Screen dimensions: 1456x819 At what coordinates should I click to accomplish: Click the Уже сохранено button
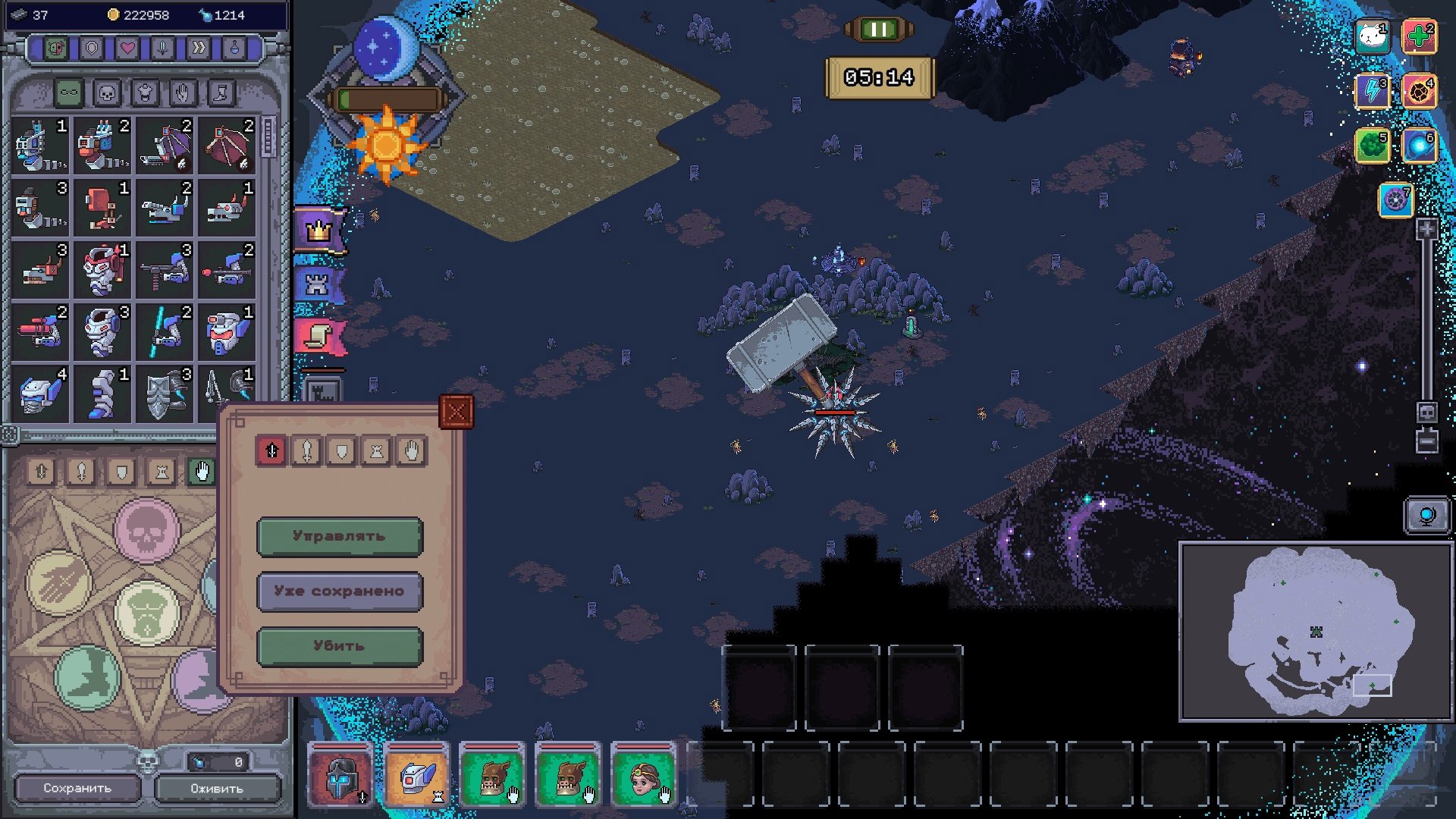[340, 591]
